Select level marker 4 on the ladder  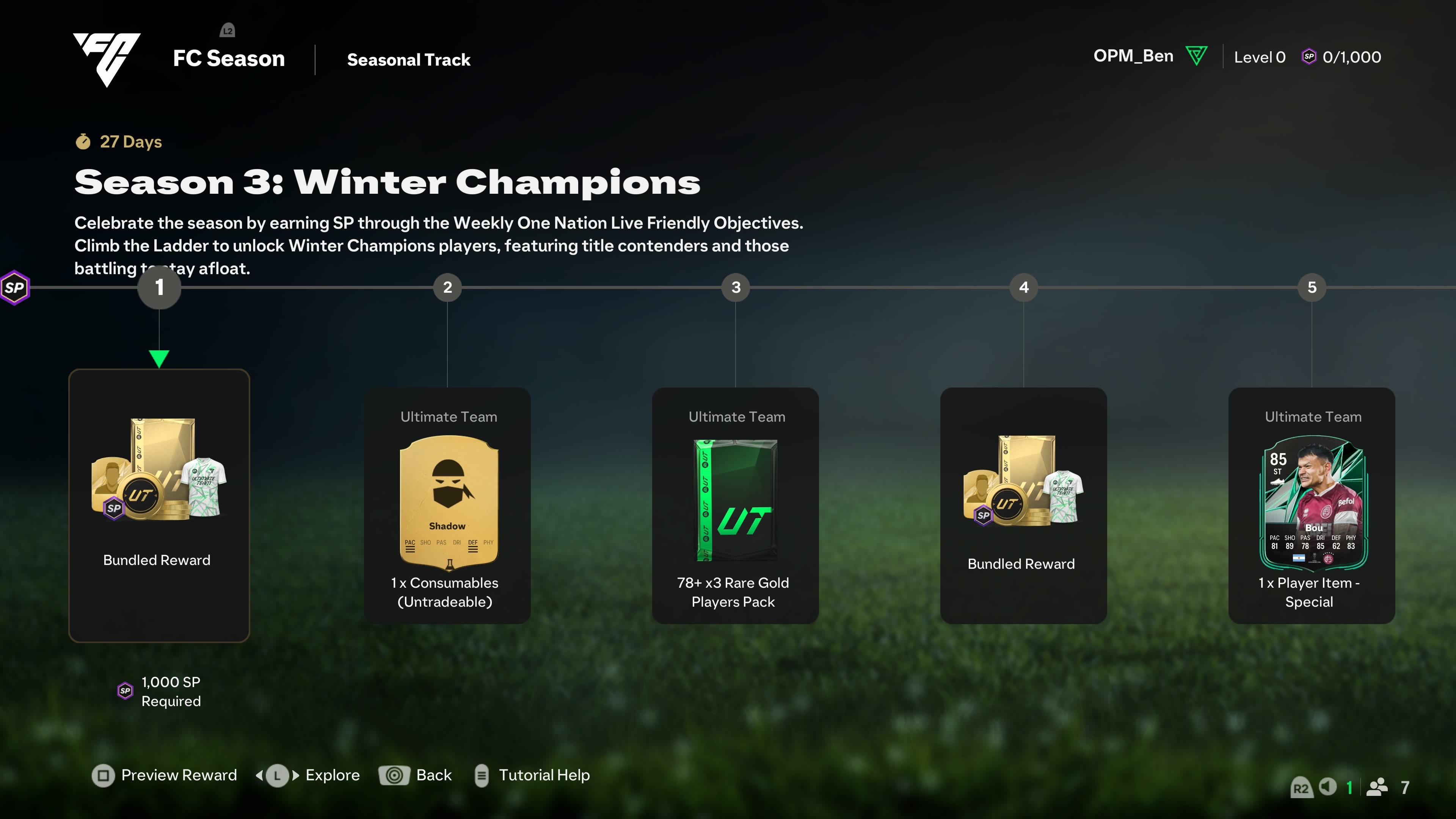click(x=1024, y=287)
